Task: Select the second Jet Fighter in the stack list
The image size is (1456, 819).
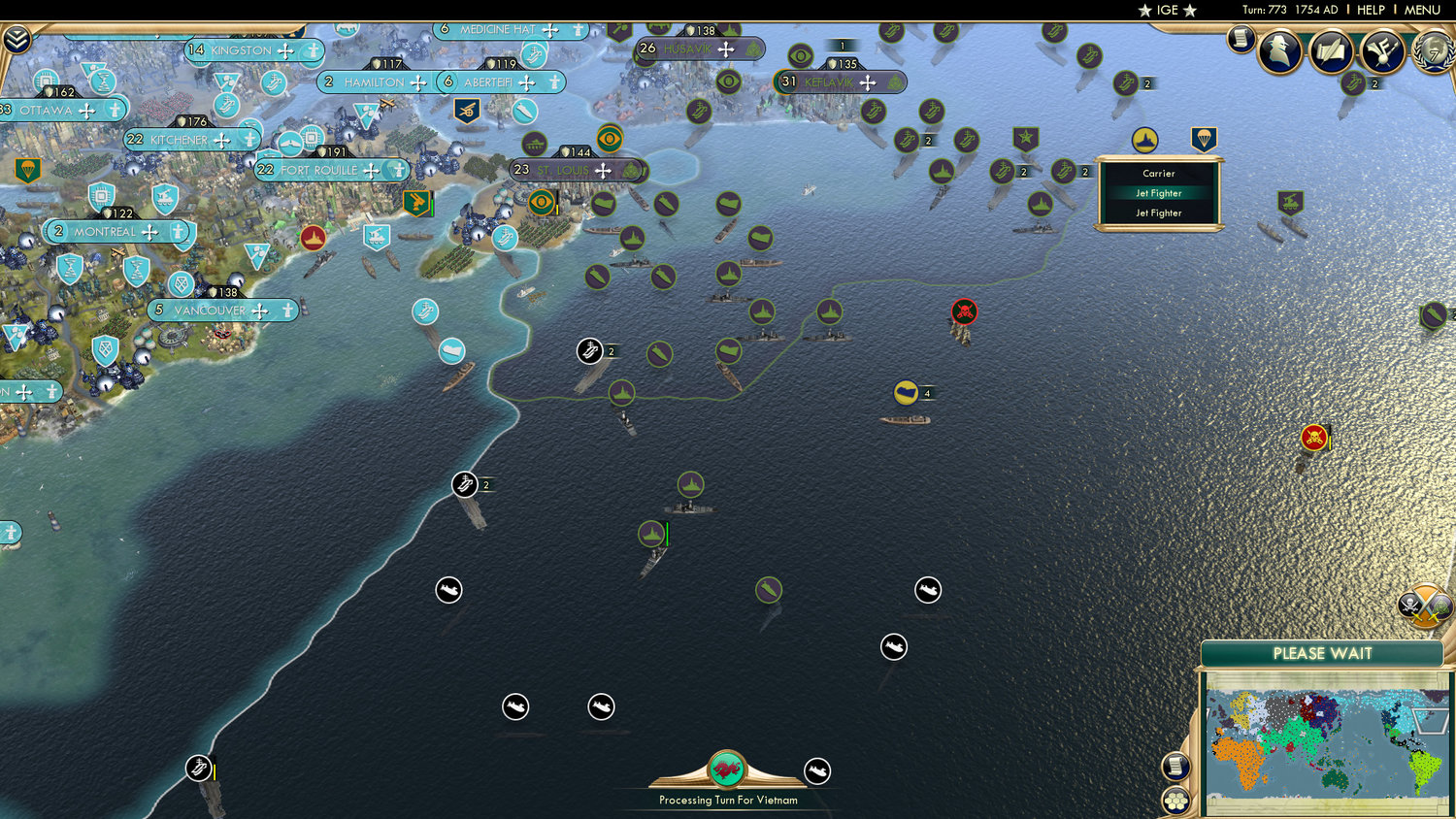Action: coord(1157,213)
